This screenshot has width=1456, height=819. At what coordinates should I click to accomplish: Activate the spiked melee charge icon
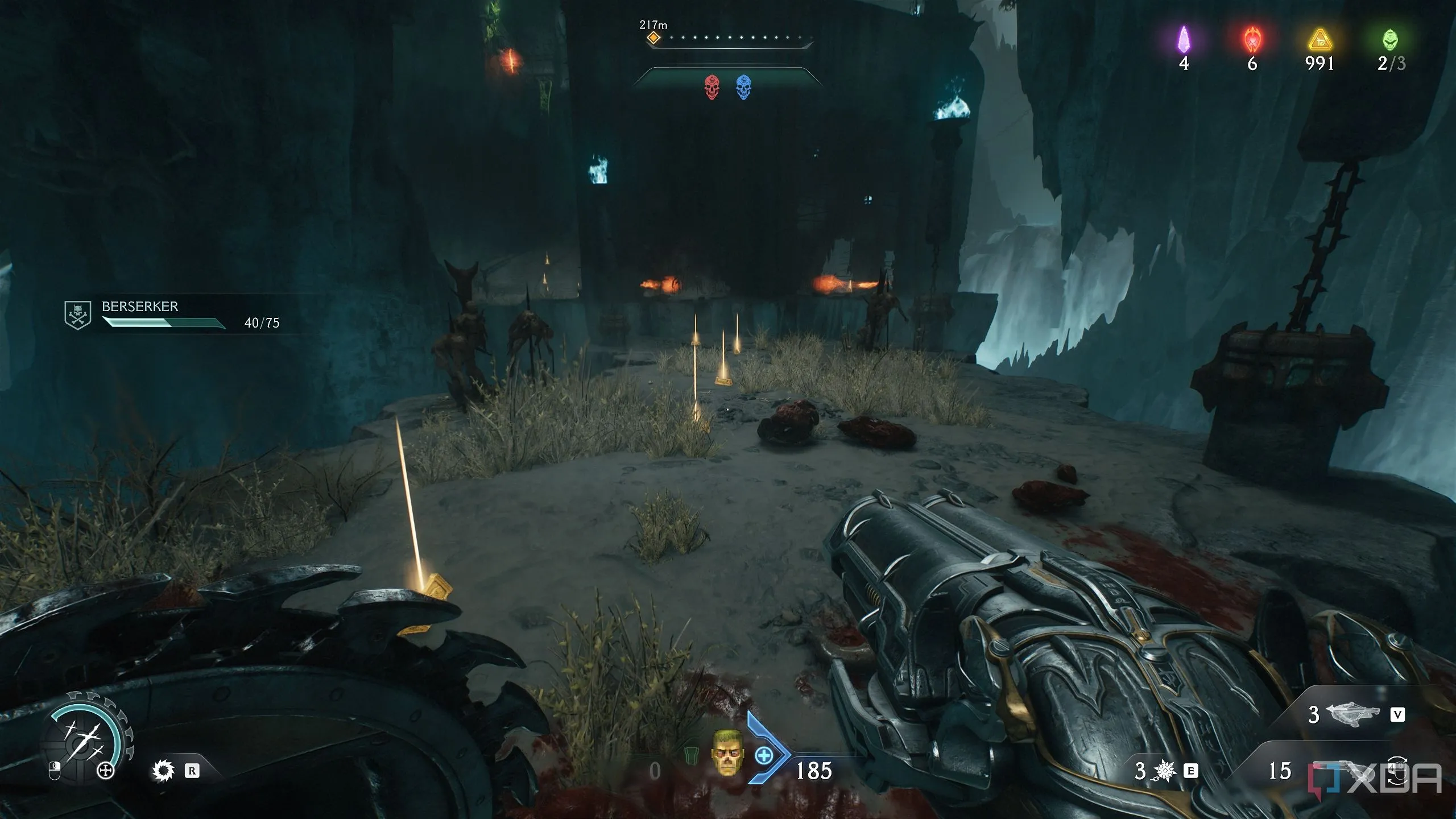(x=1164, y=771)
